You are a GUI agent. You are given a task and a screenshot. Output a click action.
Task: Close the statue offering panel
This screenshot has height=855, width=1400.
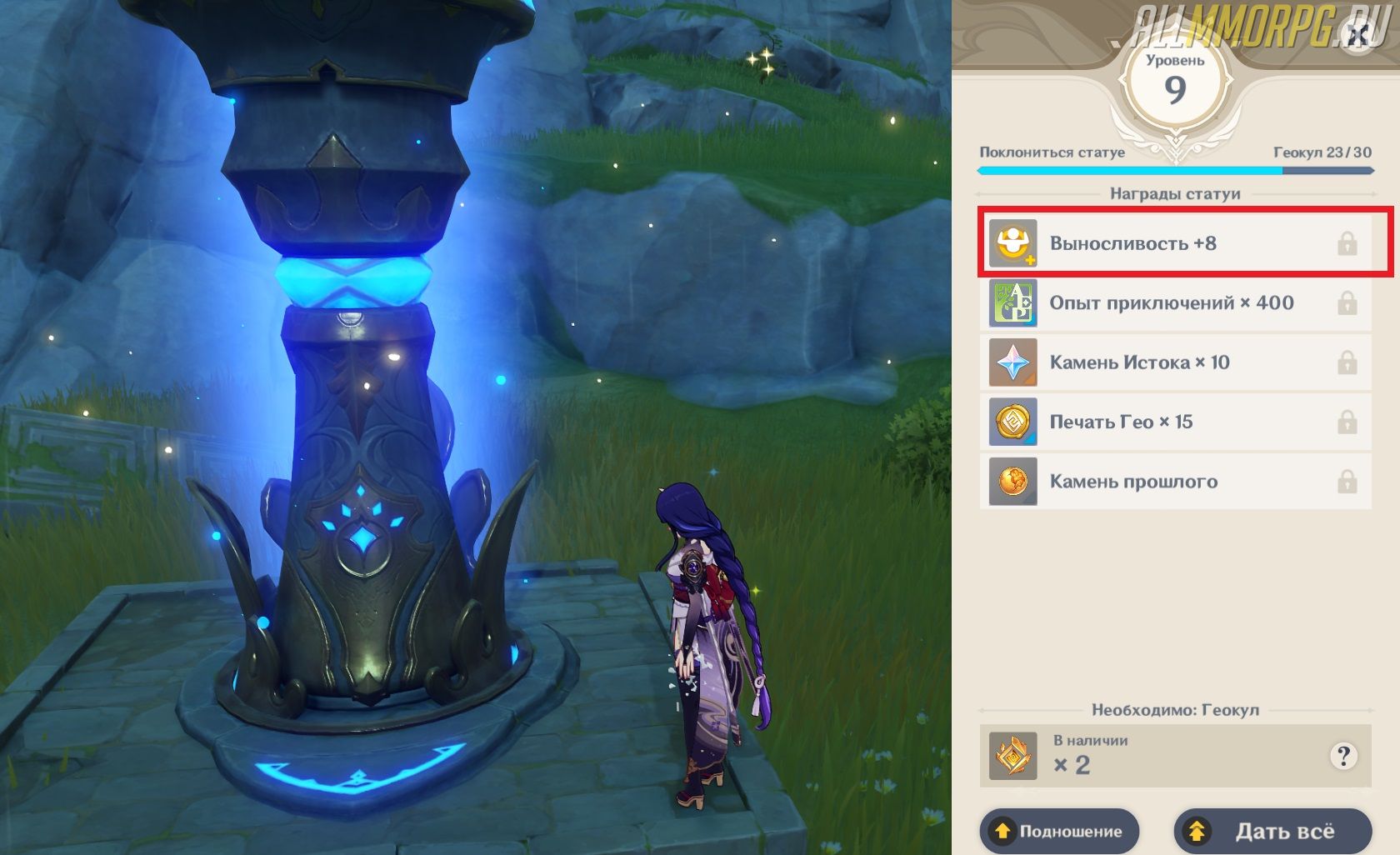click(1357, 36)
